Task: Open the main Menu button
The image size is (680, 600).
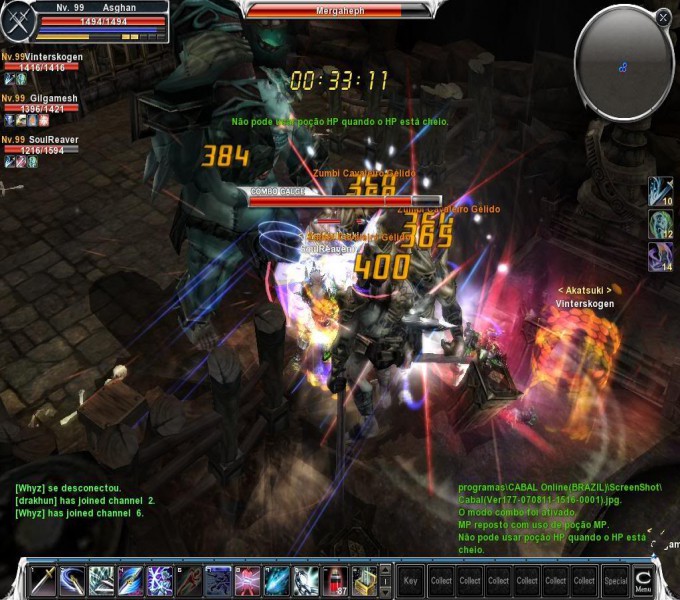Action: tap(645, 580)
